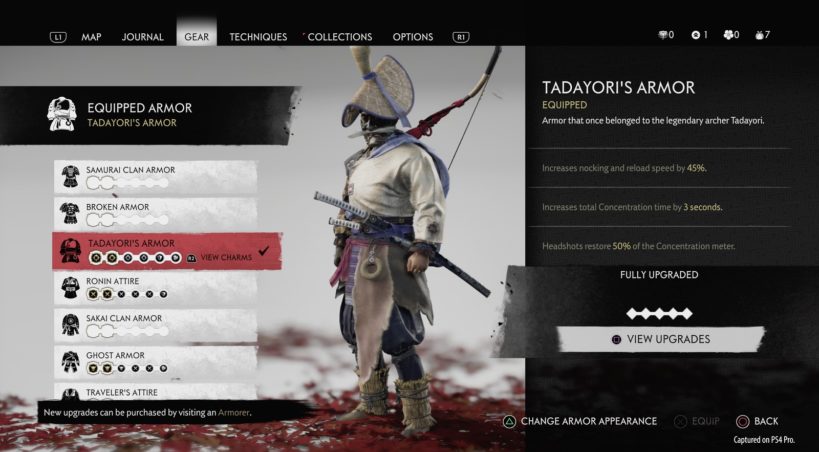Screen dimensions: 819x452
Task: Open View Charms on Tadayori's Armor
Action: [225, 258]
